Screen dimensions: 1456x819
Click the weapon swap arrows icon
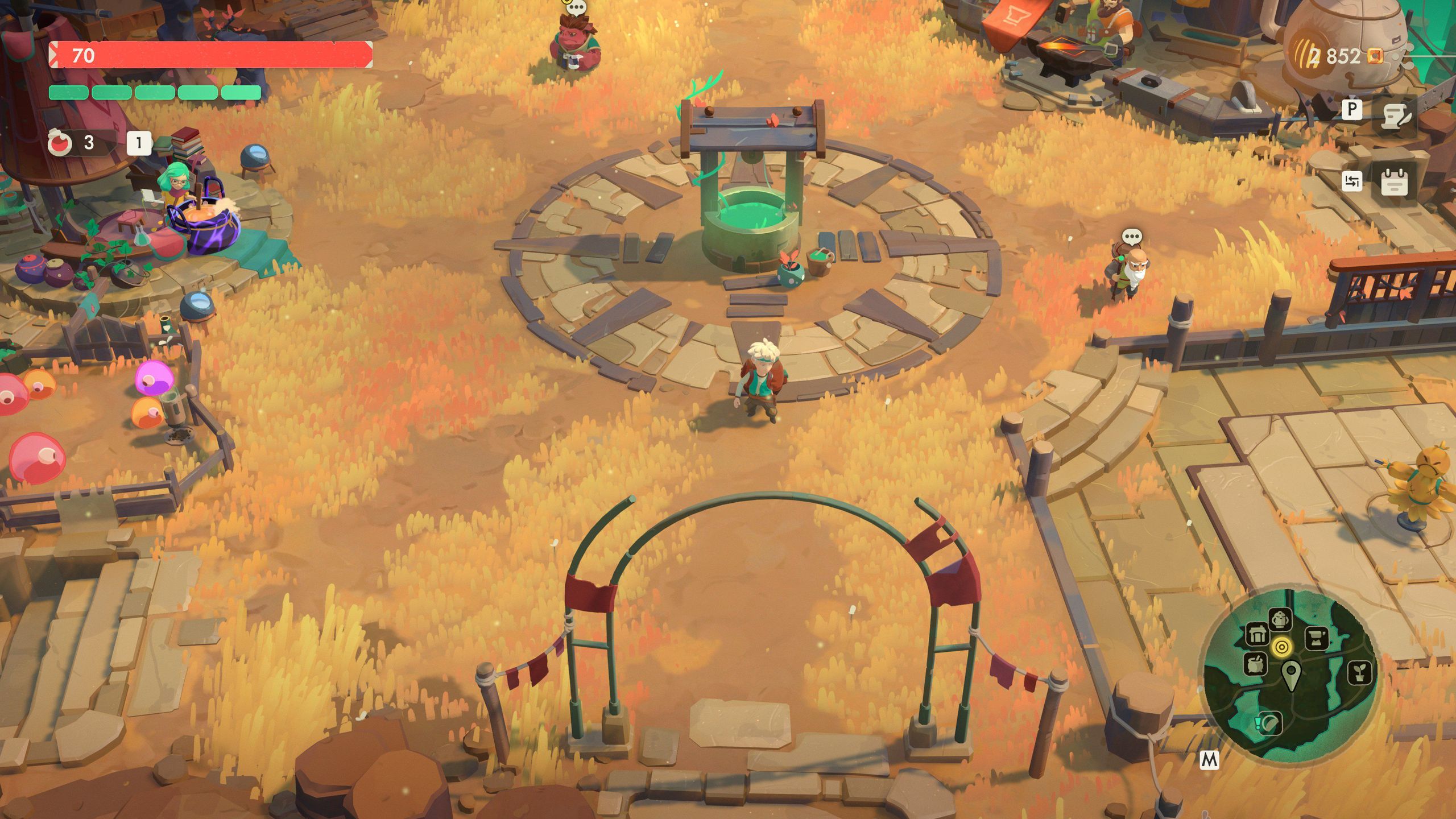pyautogui.click(x=1352, y=181)
